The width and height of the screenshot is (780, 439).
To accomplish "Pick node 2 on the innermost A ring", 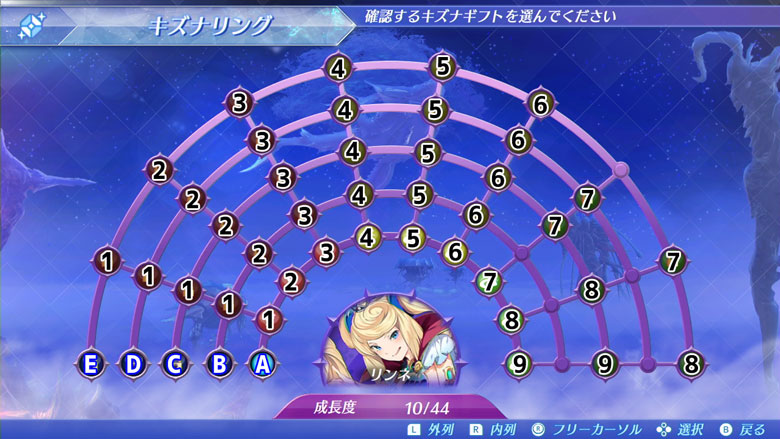I will 291,282.
